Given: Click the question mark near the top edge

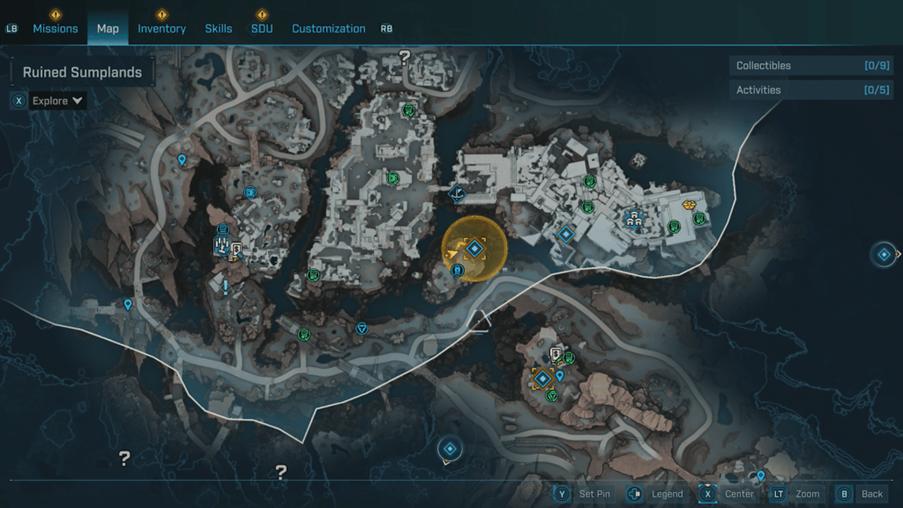Looking at the screenshot, I should click(405, 58).
